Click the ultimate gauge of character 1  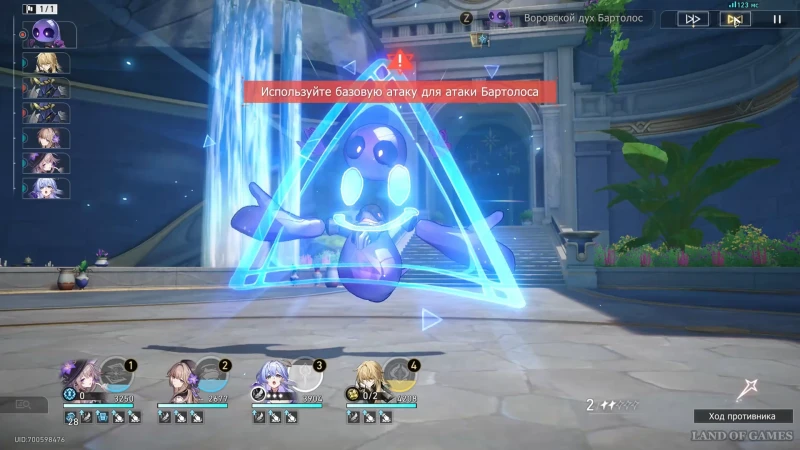117,374
